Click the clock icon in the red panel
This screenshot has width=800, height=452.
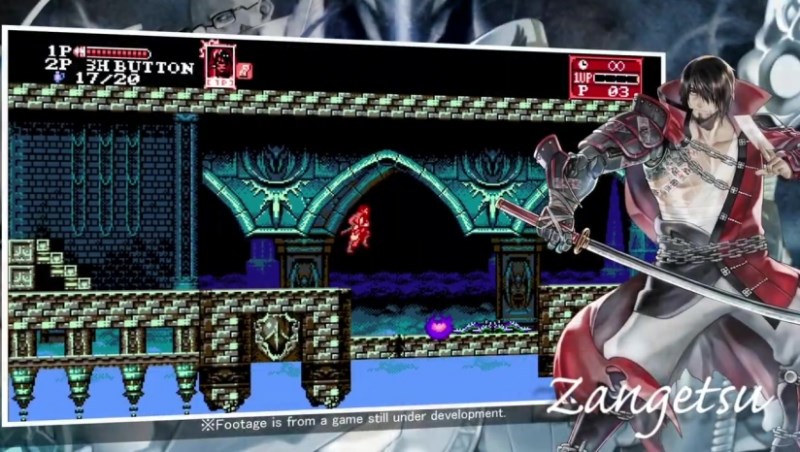tap(581, 66)
